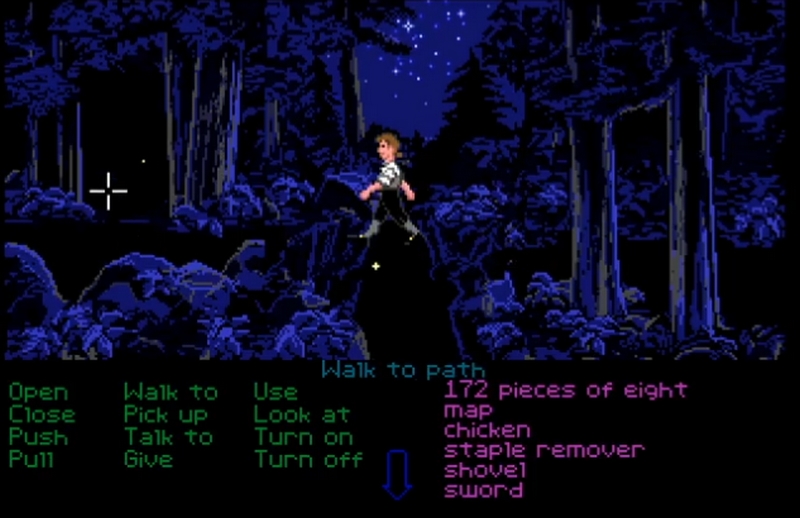Choose the map from the inventory
The image size is (800, 518).
[x=468, y=410]
